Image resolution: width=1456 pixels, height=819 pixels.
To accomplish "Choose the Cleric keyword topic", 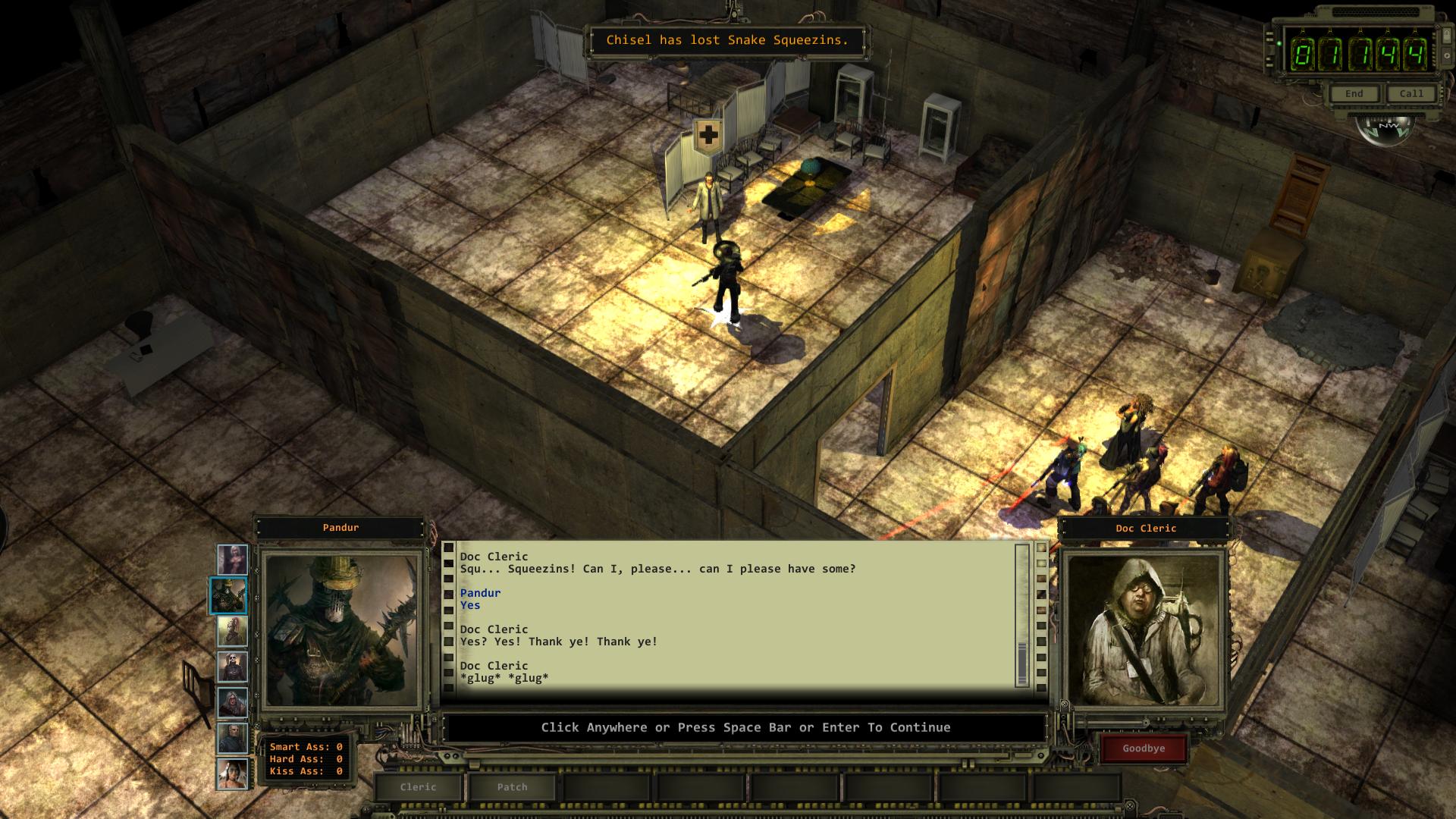I will [418, 787].
